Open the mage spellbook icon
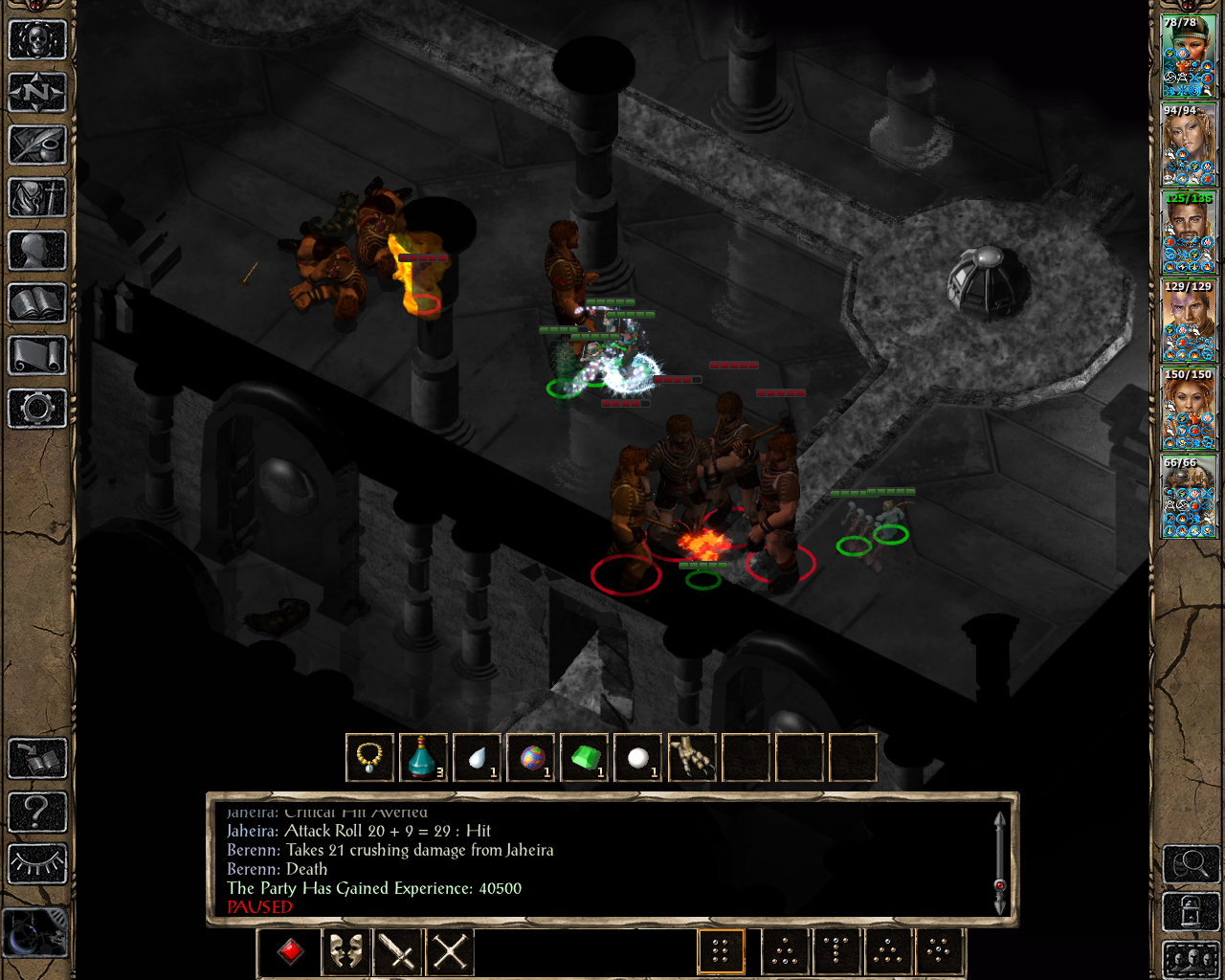This screenshot has width=1225, height=980. pyautogui.click(x=37, y=303)
